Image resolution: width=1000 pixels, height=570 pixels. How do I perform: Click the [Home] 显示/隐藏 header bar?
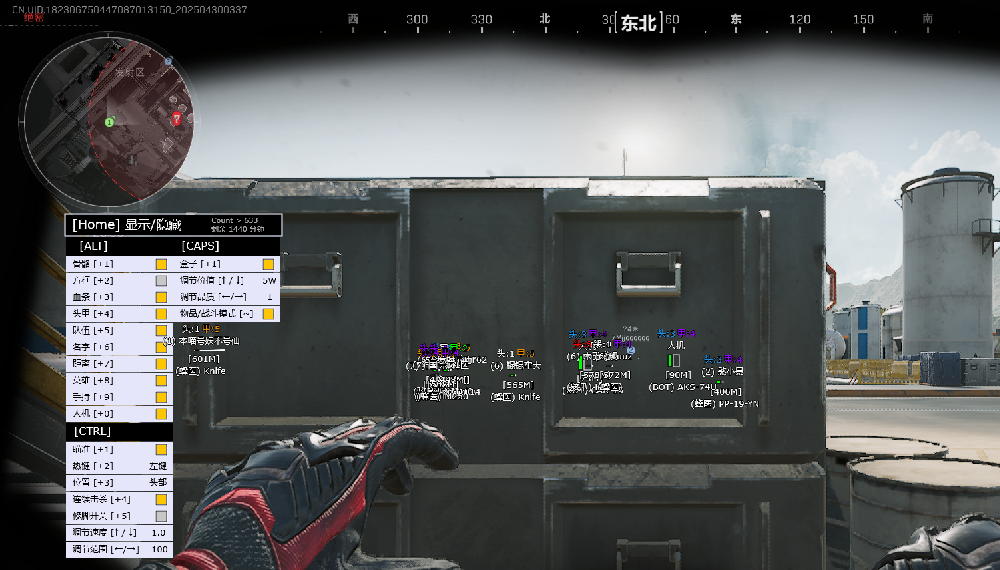[173, 225]
